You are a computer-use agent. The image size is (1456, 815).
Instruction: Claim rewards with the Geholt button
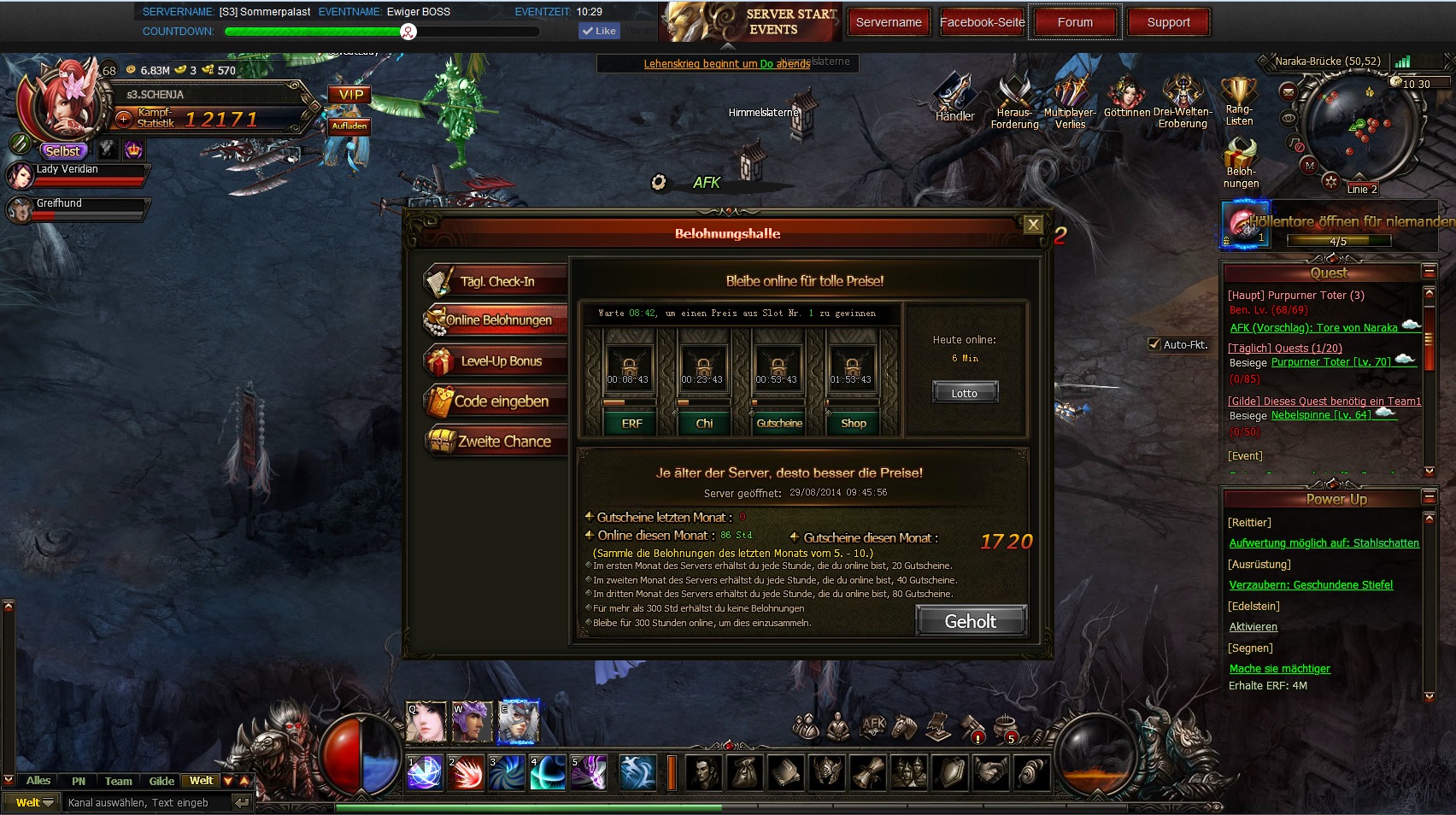click(970, 621)
